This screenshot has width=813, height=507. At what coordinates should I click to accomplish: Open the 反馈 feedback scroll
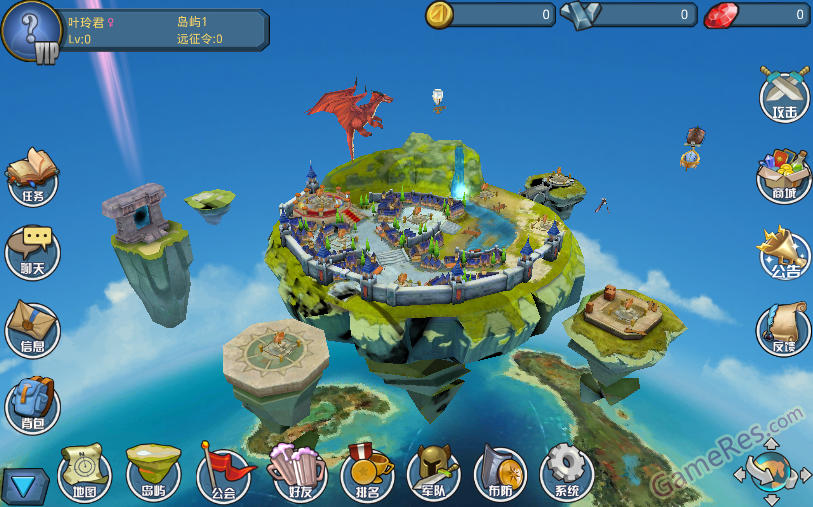pos(785,329)
